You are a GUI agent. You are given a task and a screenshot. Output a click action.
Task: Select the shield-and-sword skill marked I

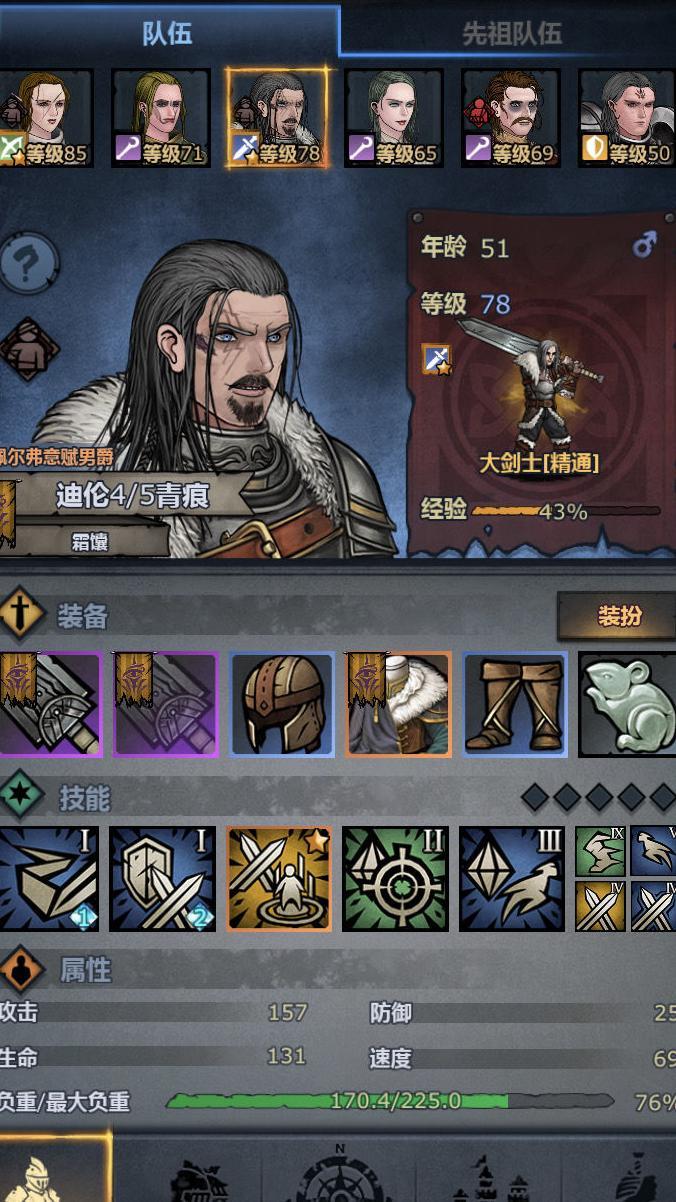162,878
